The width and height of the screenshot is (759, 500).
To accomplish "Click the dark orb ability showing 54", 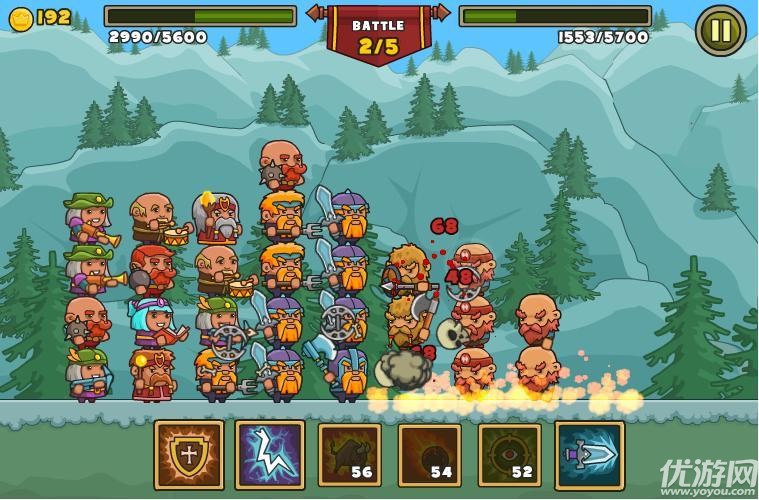I will 429,455.
